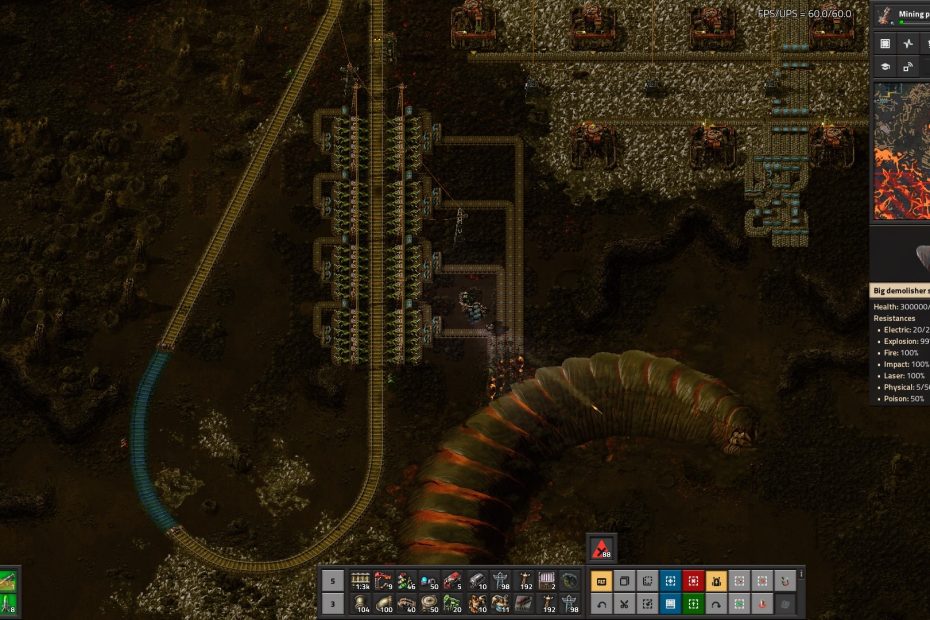Image resolution: width=930 pixels, height=620 pixels.
Task: Select the rail slot showing 1.3k
Action: click(358, 580)
